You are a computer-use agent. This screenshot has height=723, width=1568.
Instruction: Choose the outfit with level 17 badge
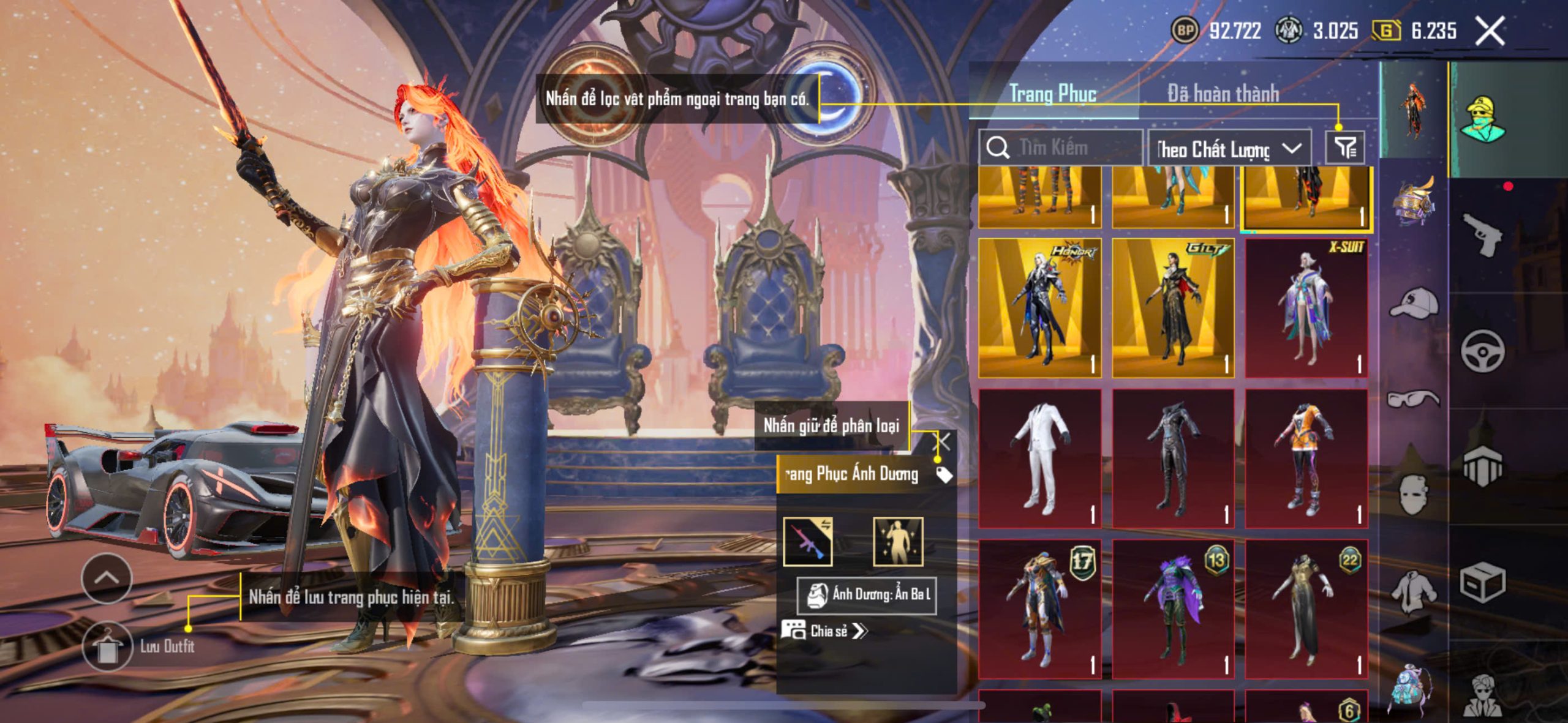pos(1039,609)
